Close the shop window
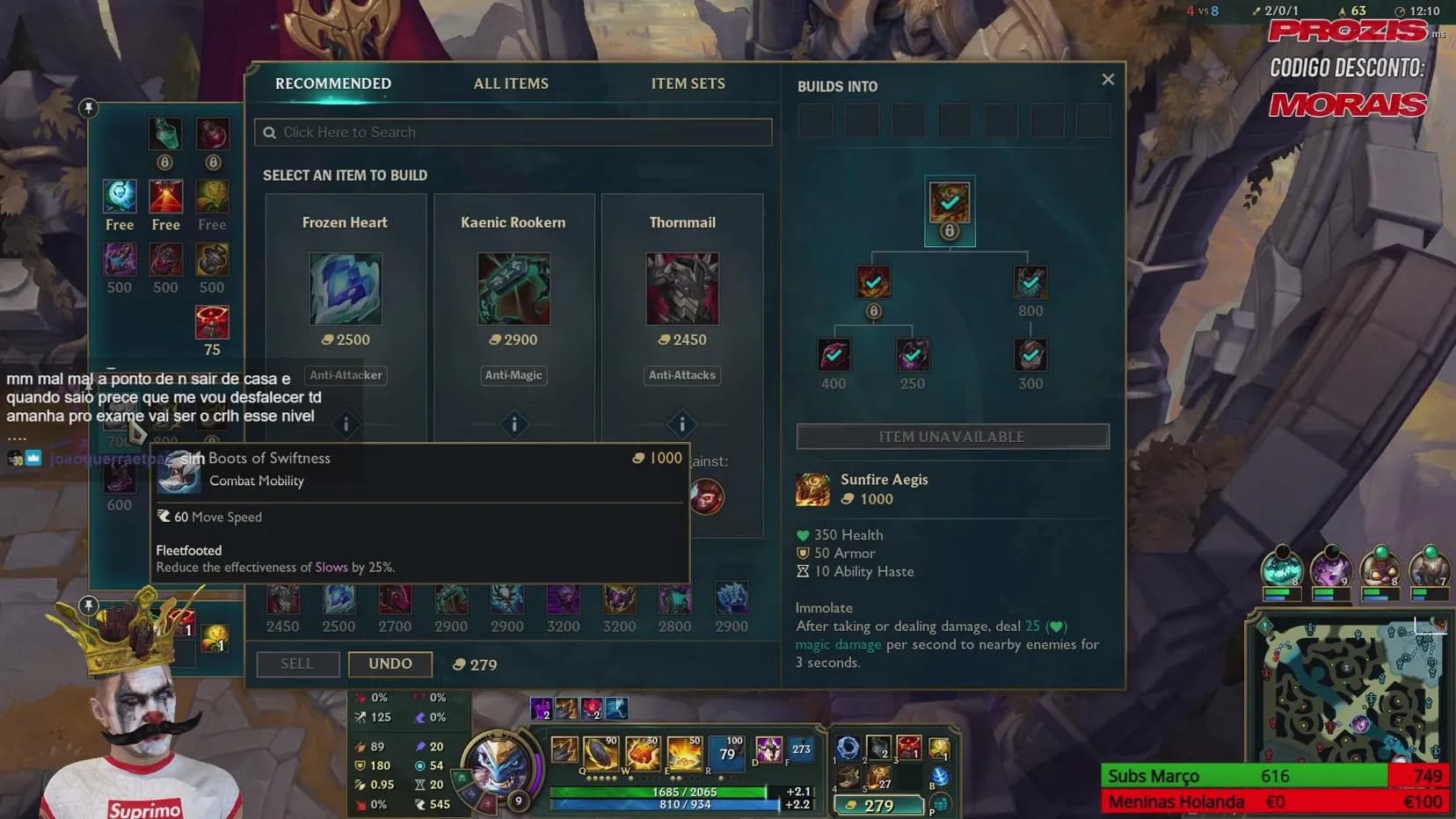Screen dimensions: 1456x819 click(1108, 80)
